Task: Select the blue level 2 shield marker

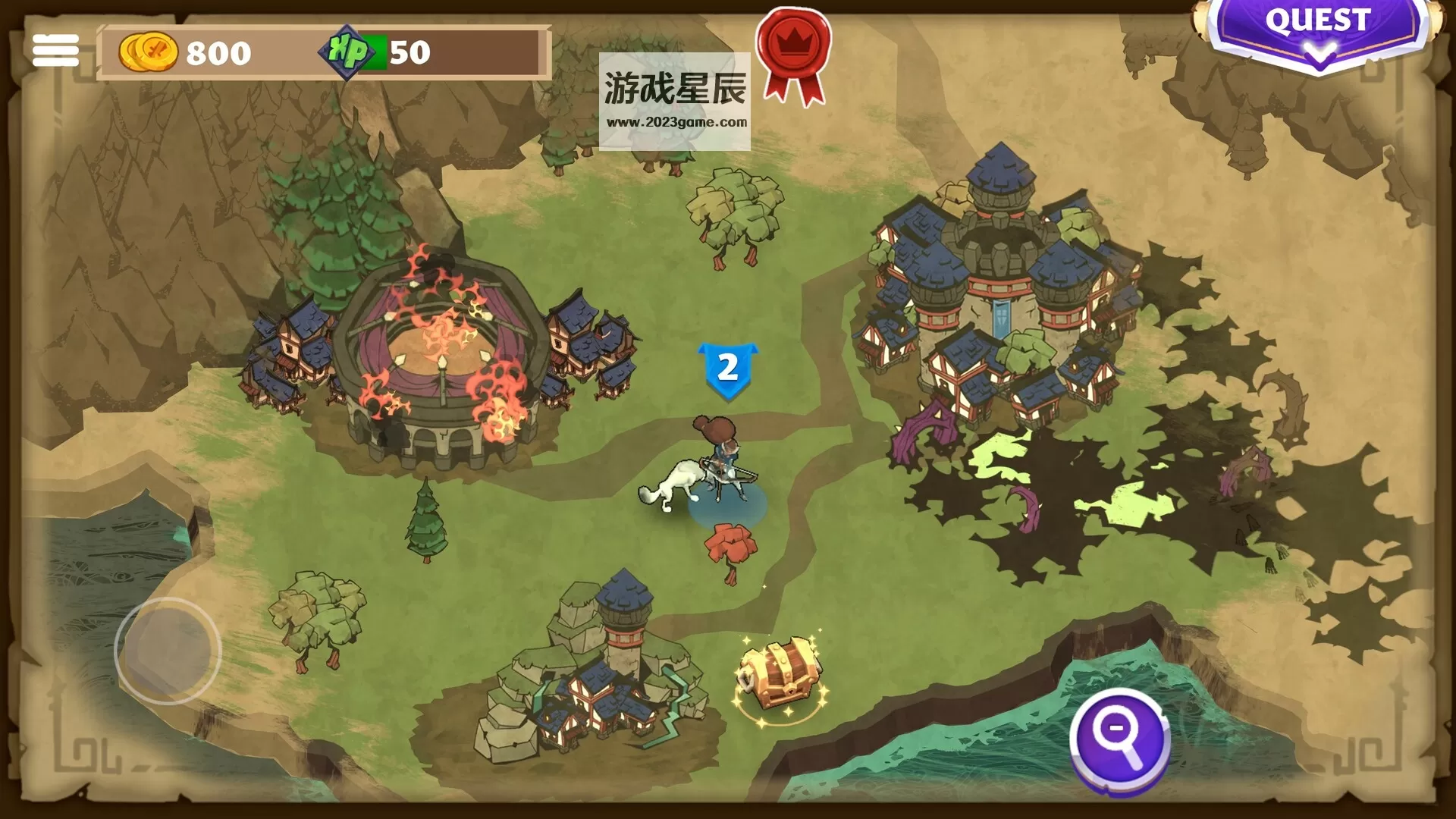Action: 728,369
